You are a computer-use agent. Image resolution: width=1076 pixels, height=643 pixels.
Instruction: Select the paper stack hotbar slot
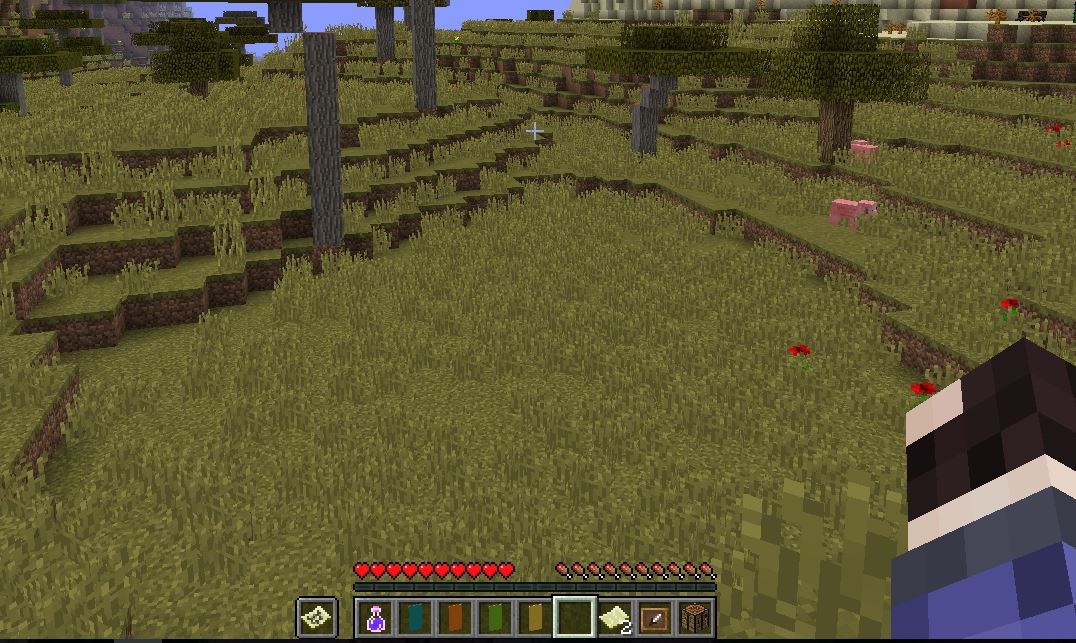(615, 618)
